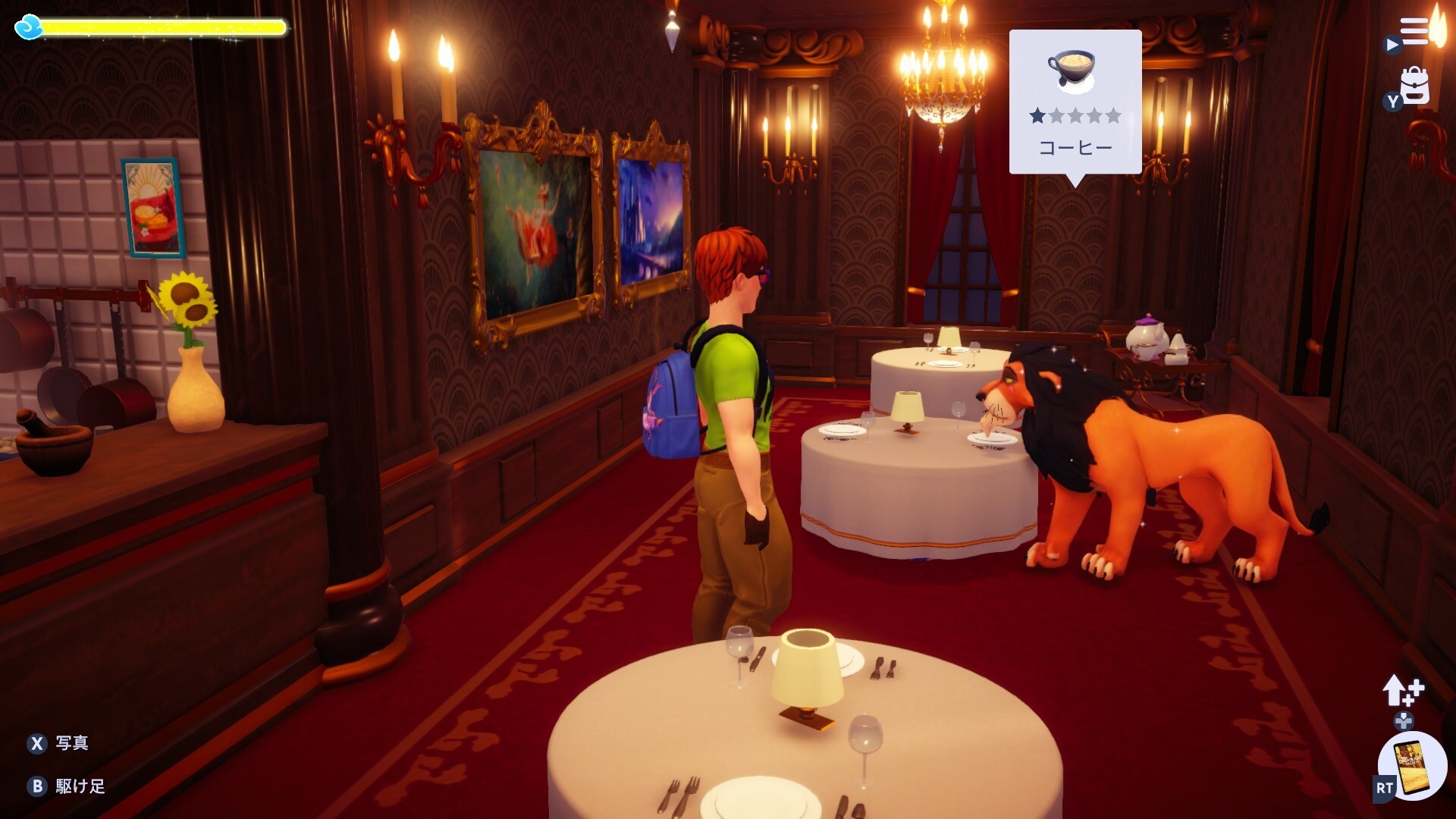Open the hamburger main menu
Viewport: 1456px width, 819px height.
click(x=1414, y=32)
